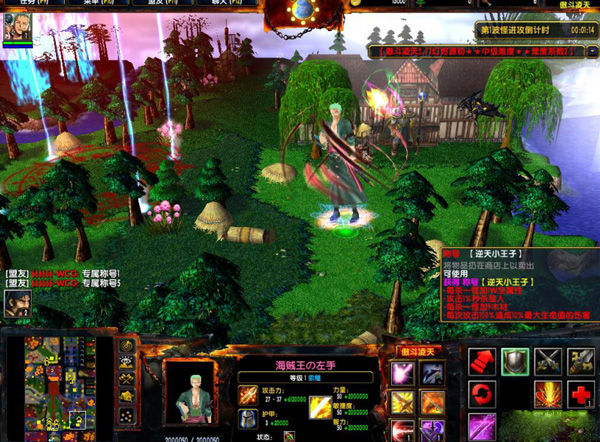
Task: Select the allied hero portrait on left edge
Action: pyautogui.click(x=15, y=303)
